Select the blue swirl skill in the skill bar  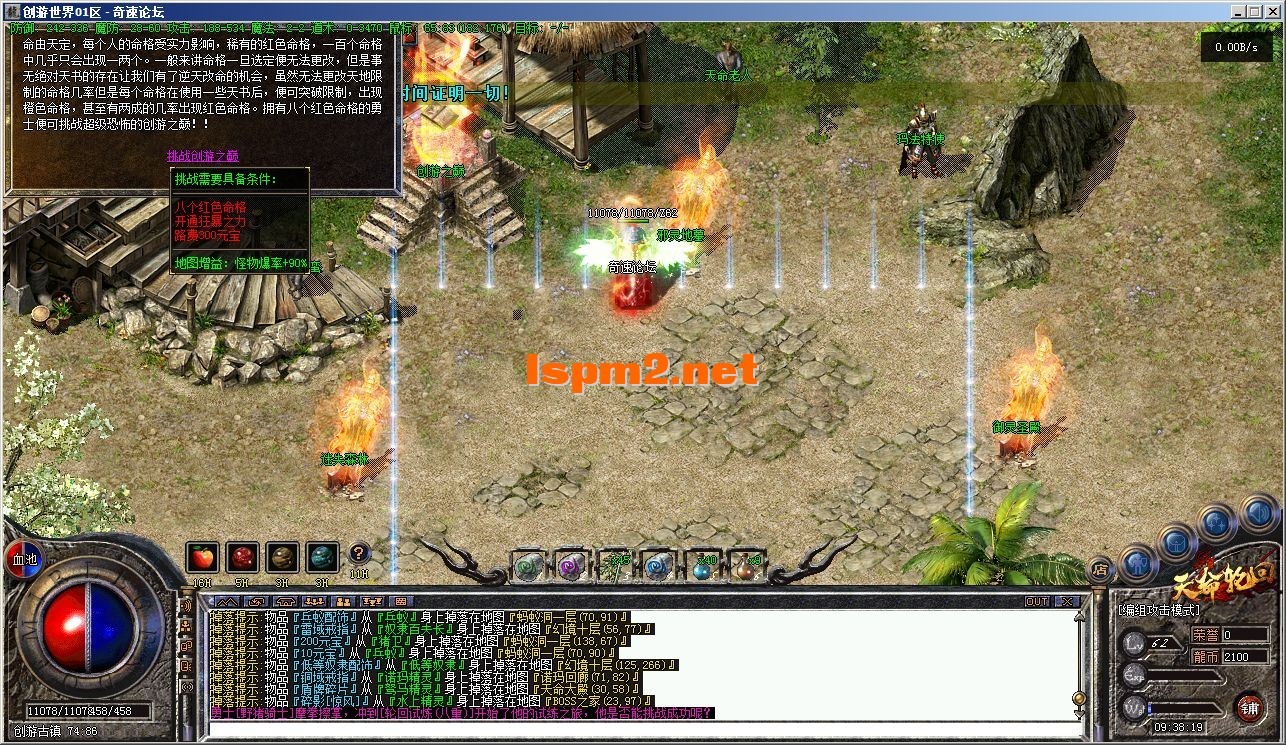click(659, 566)
